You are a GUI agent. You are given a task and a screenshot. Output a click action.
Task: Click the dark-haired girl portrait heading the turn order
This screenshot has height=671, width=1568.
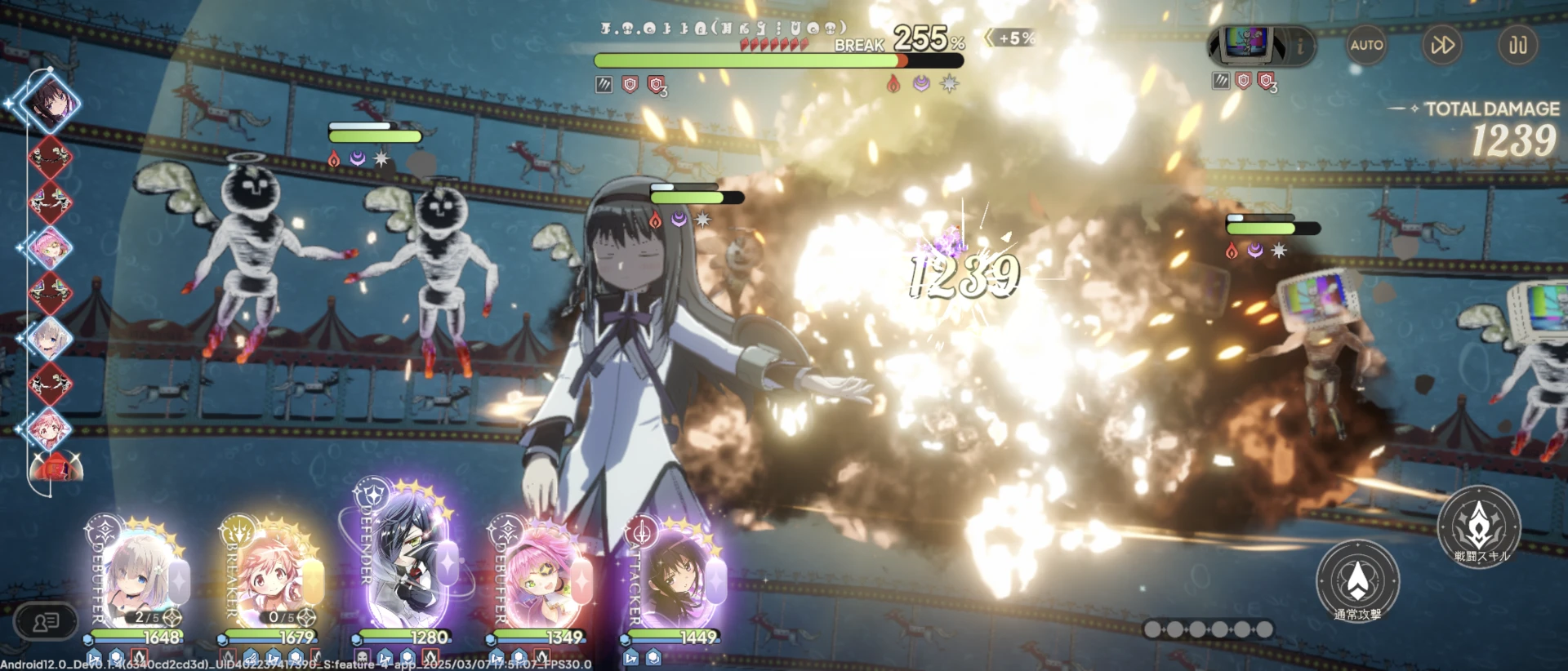tap(50, 104)
